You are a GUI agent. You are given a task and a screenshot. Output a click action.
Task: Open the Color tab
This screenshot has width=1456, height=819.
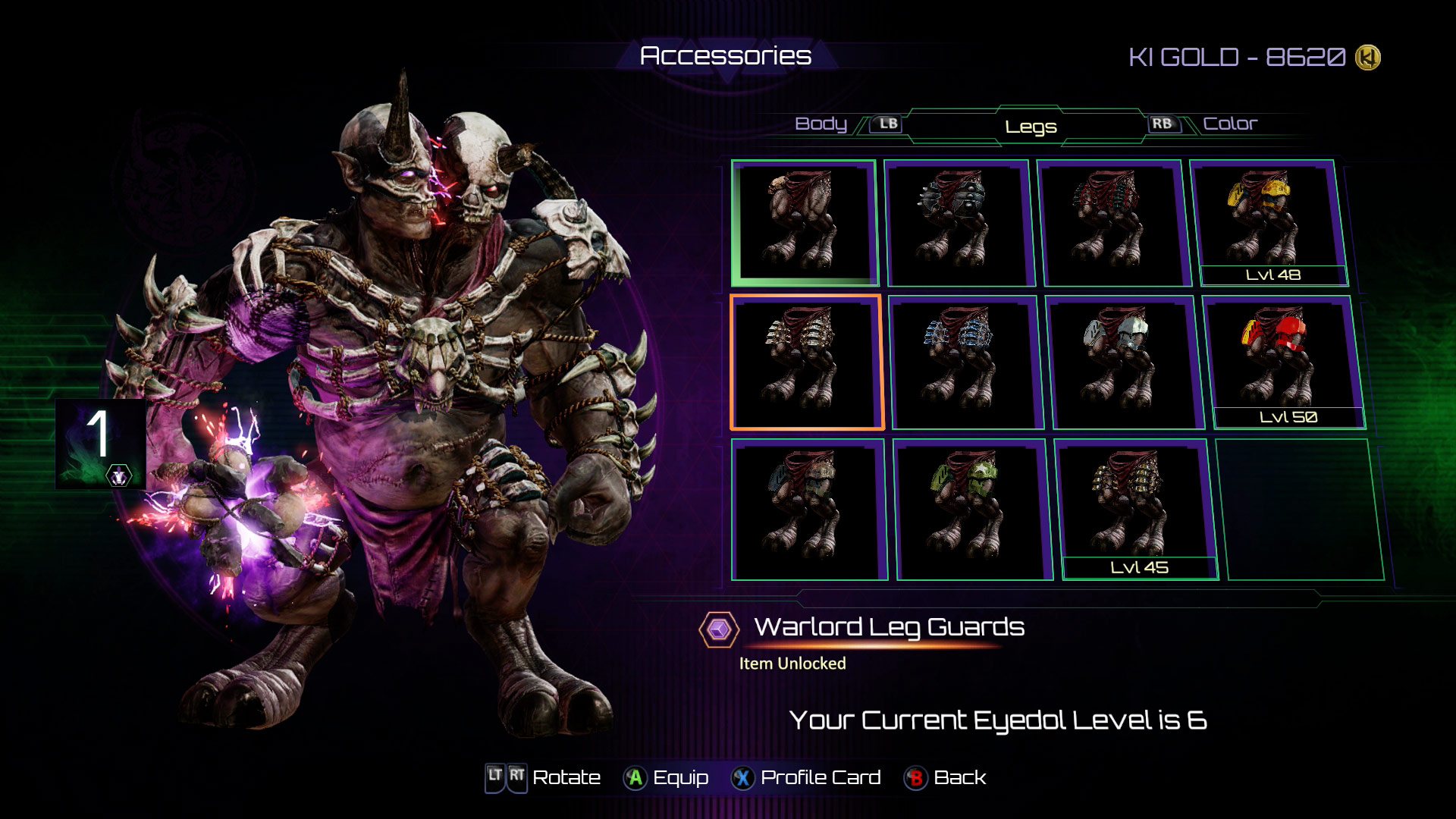[1232, 124]
